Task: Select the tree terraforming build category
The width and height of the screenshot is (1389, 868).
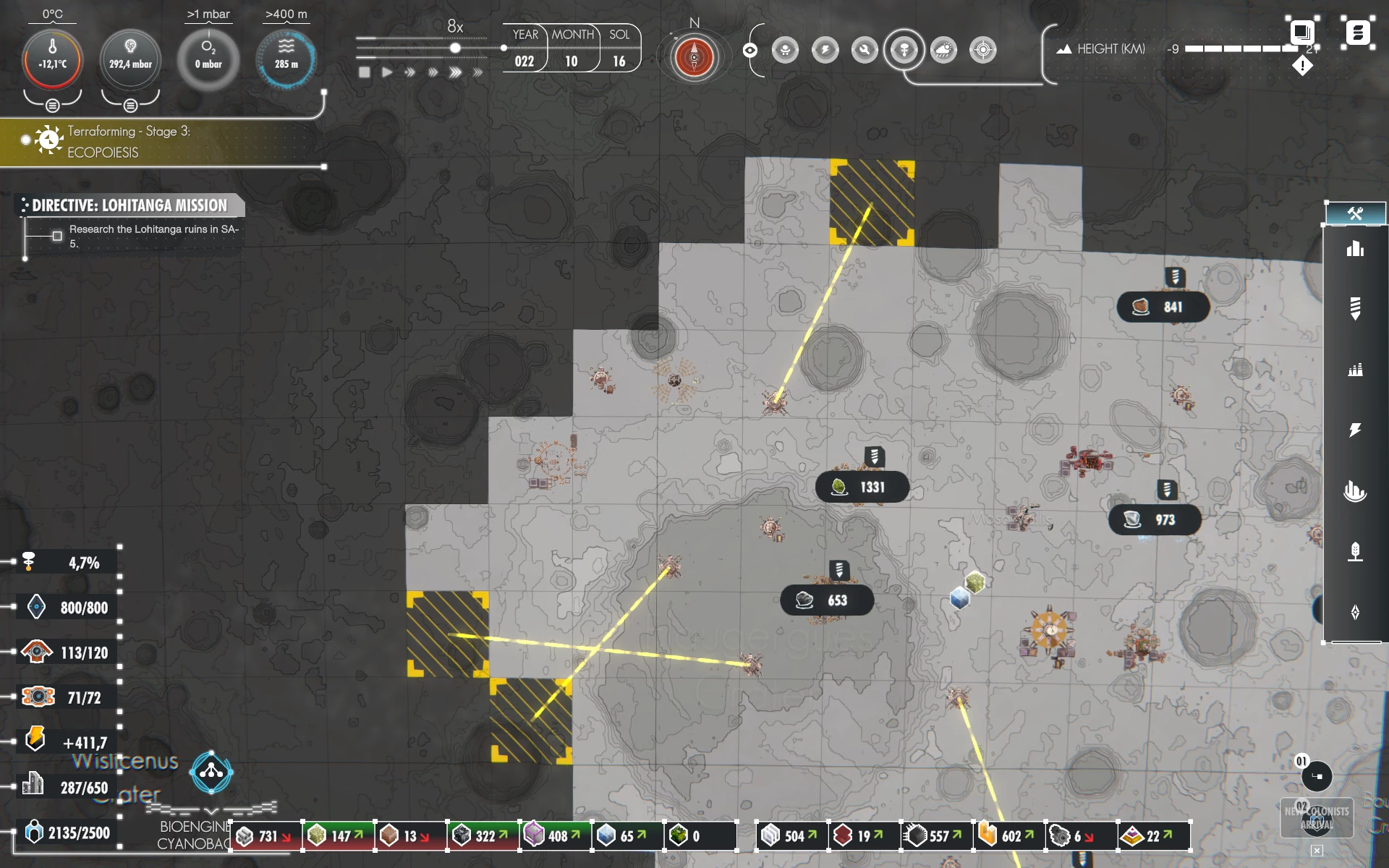Action: 1355,552
